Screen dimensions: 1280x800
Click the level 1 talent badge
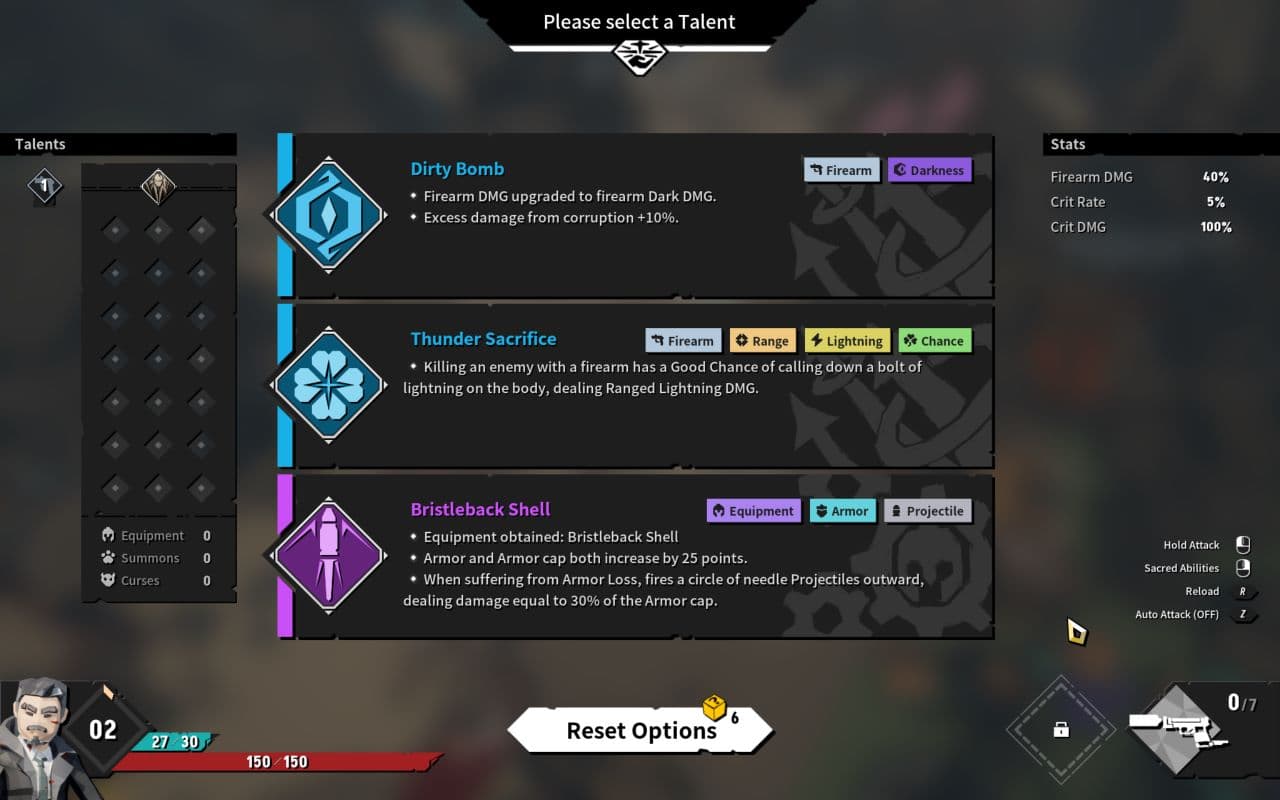[x=44, y=187]
